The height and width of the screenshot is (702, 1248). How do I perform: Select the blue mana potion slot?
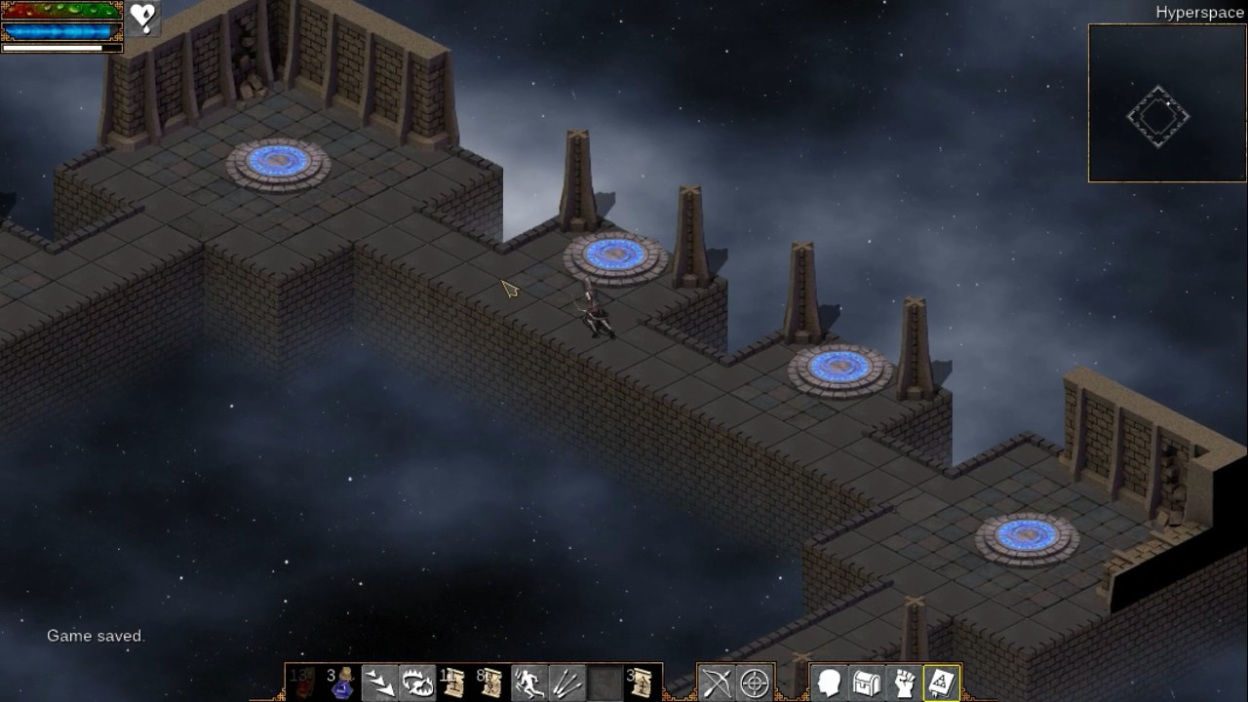click(x=343, y=683)
